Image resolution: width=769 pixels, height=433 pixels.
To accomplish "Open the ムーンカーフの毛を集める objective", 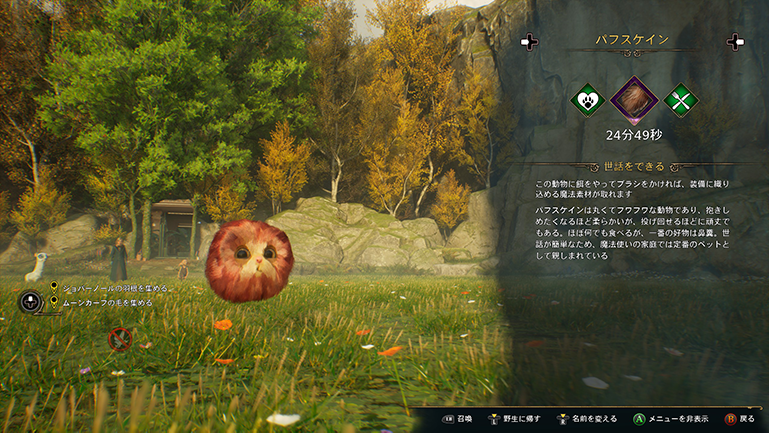I will pos(107,301).
